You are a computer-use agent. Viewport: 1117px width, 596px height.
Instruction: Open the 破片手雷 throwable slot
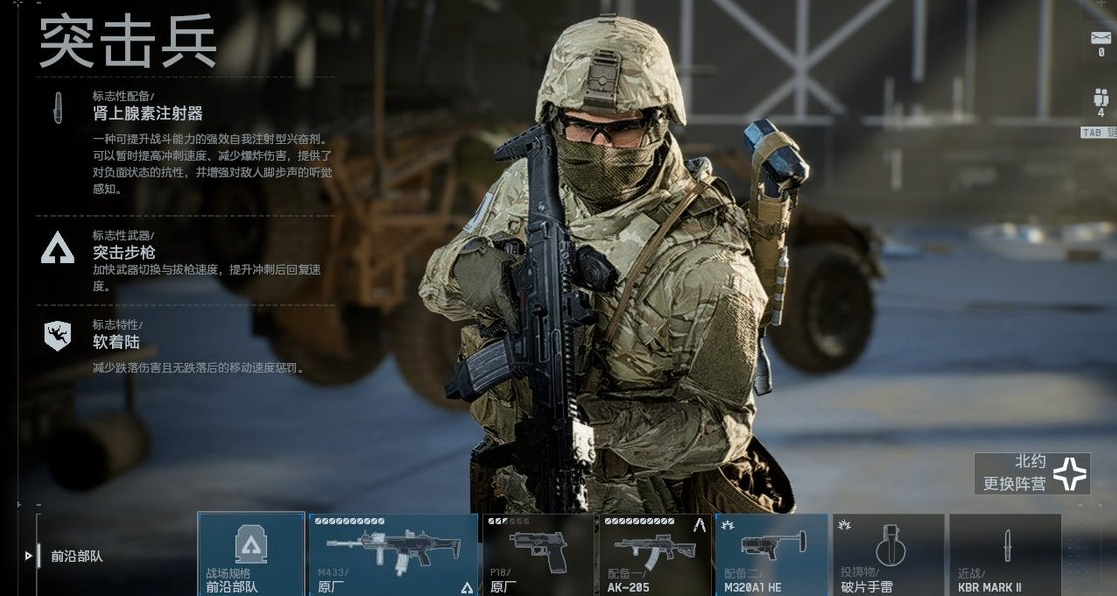[x=888, y=554]
